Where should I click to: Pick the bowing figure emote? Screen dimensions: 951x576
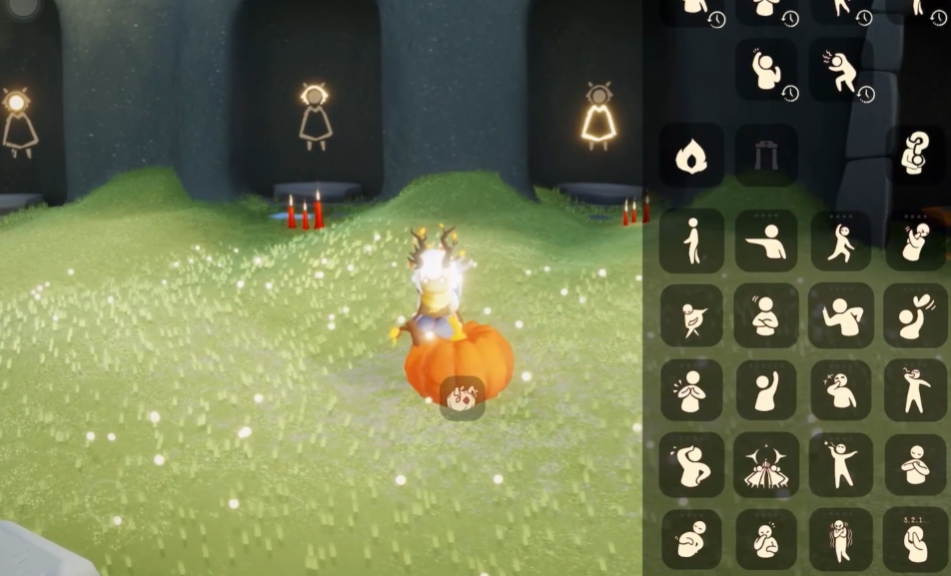691,540
